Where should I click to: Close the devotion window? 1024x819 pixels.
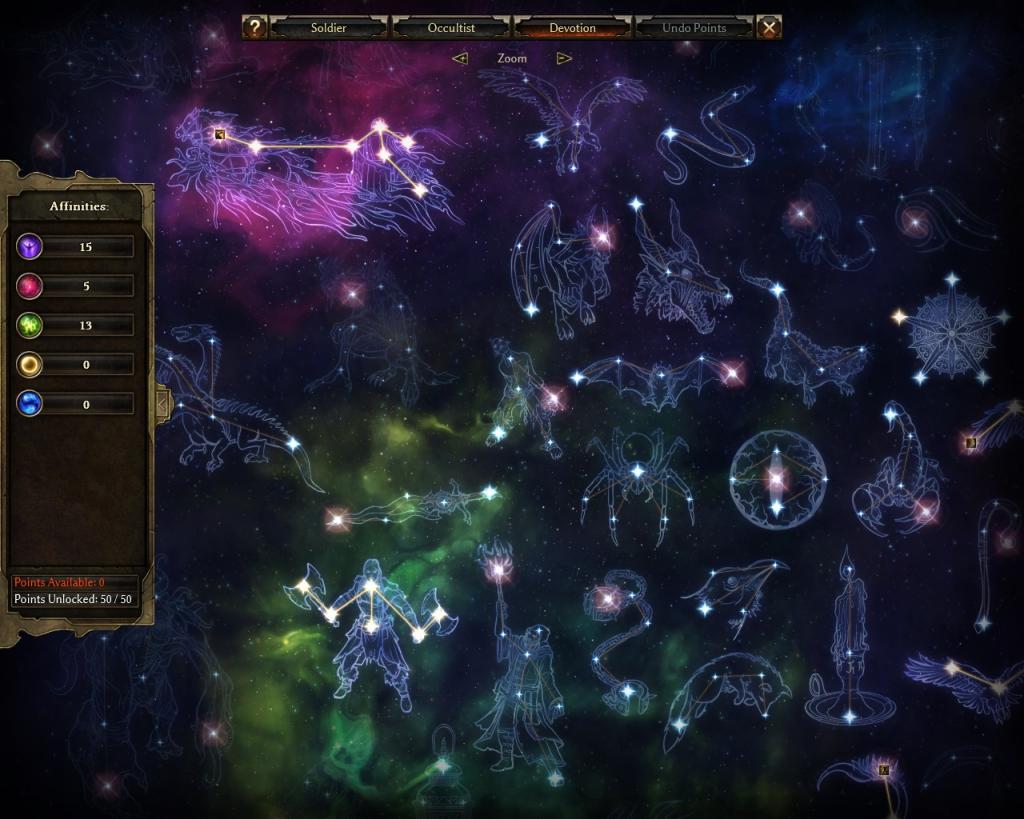[x=769, y=28]
